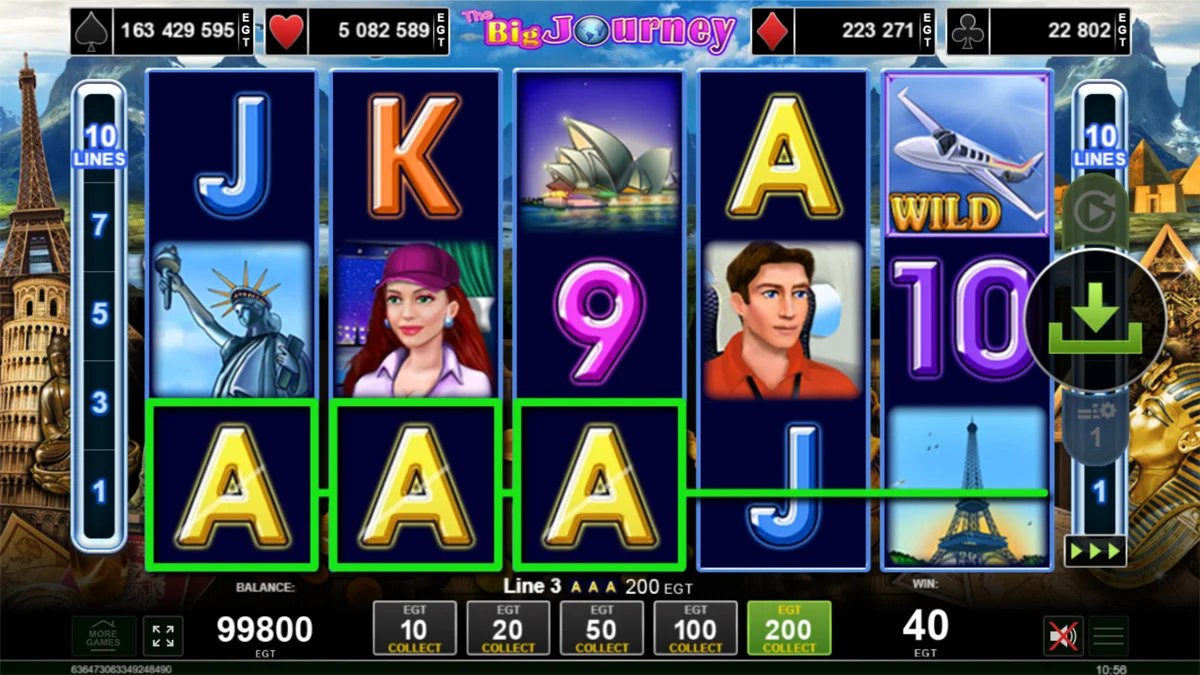Set 5 lines on the left line selector
Image resolution: width=1200 pixels, height=675 pixels.
(x=99, y=314)
